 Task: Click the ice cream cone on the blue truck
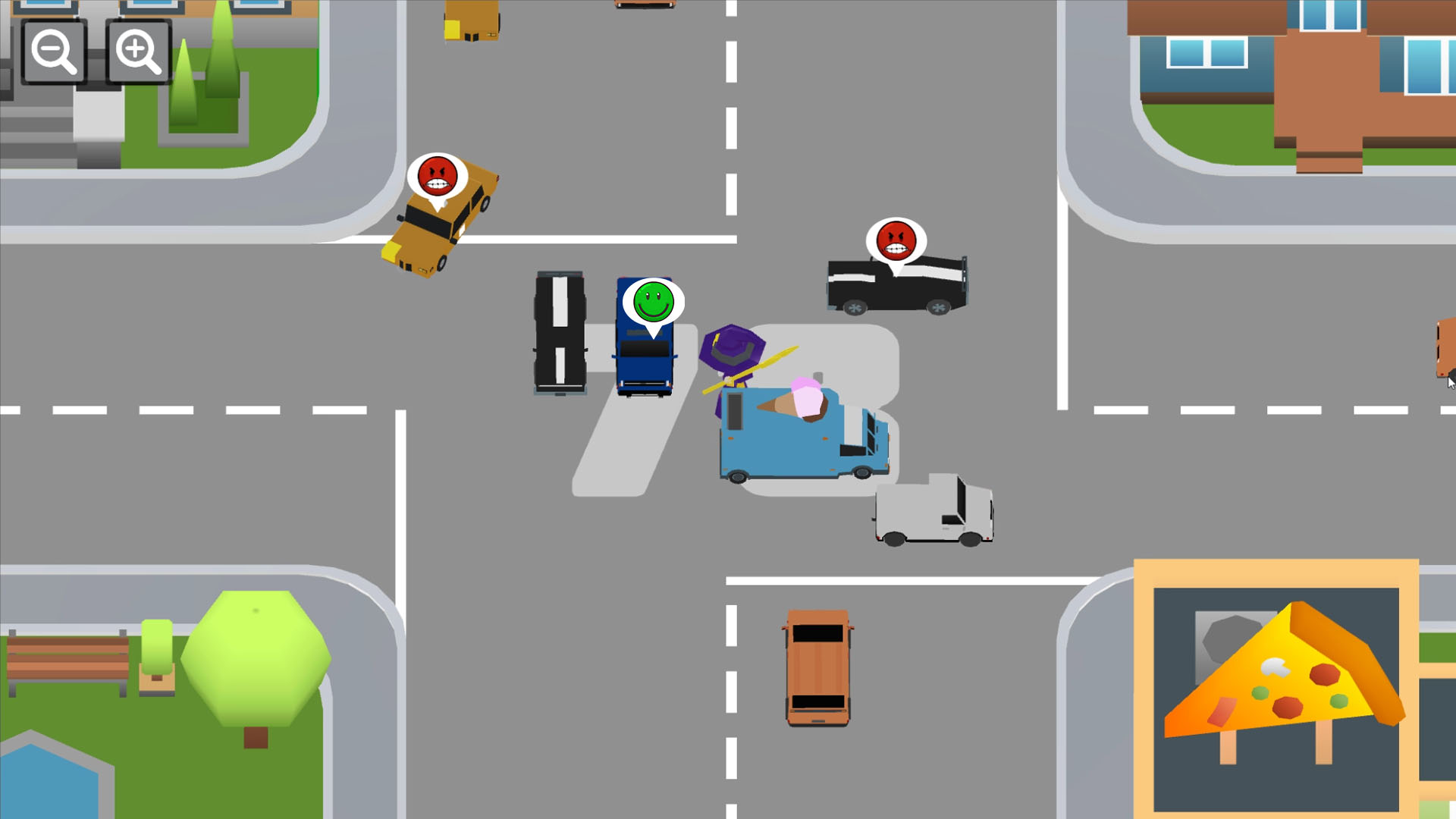(796, 402)
